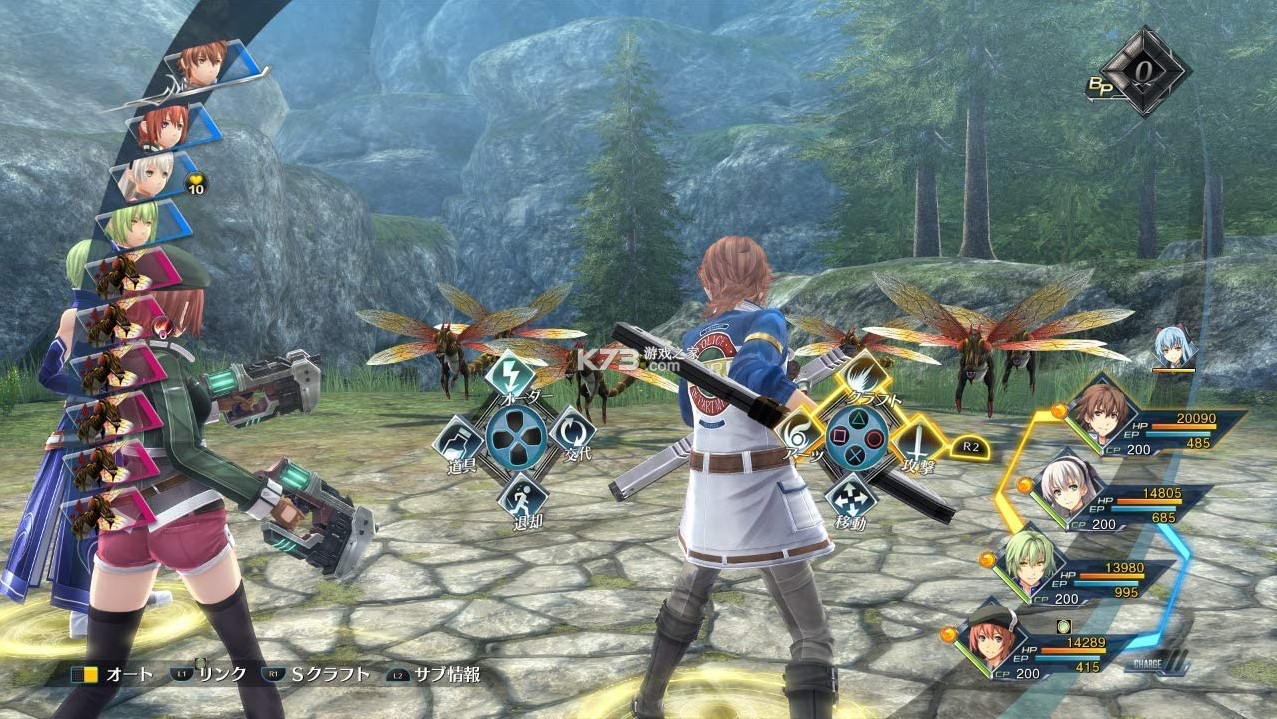Click the top turn-order portrait
The width and height of the screenshot is (1277, 719).
[204, 63]
